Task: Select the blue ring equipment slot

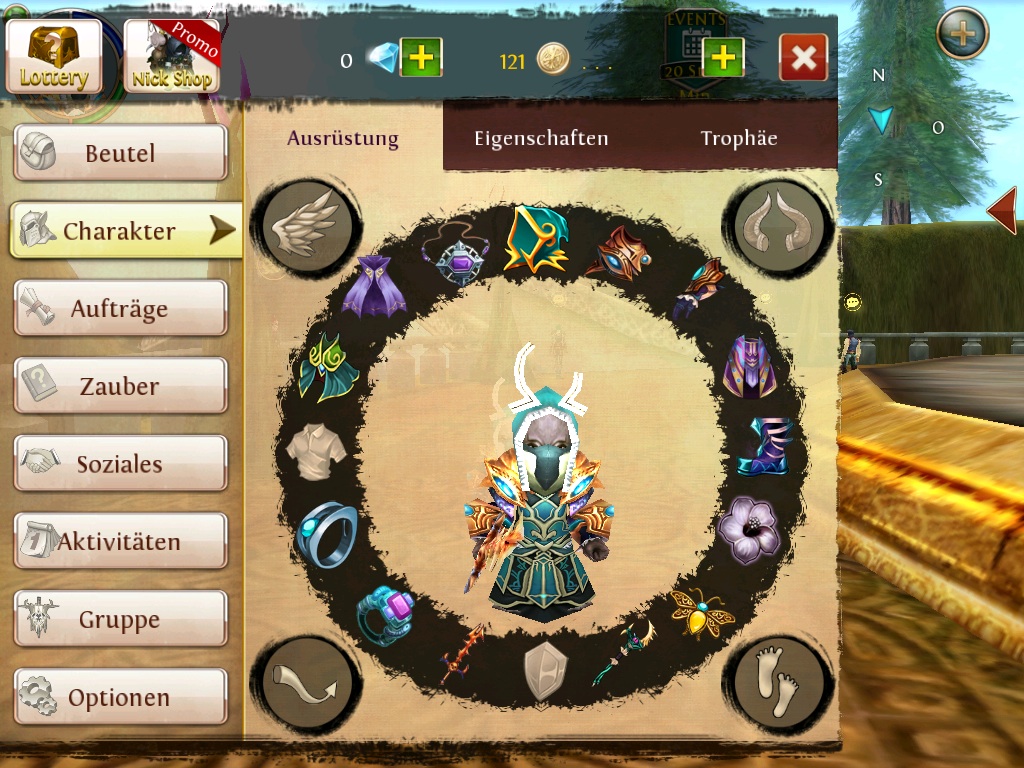Action: pyautogui.click(x=327, y=534)
